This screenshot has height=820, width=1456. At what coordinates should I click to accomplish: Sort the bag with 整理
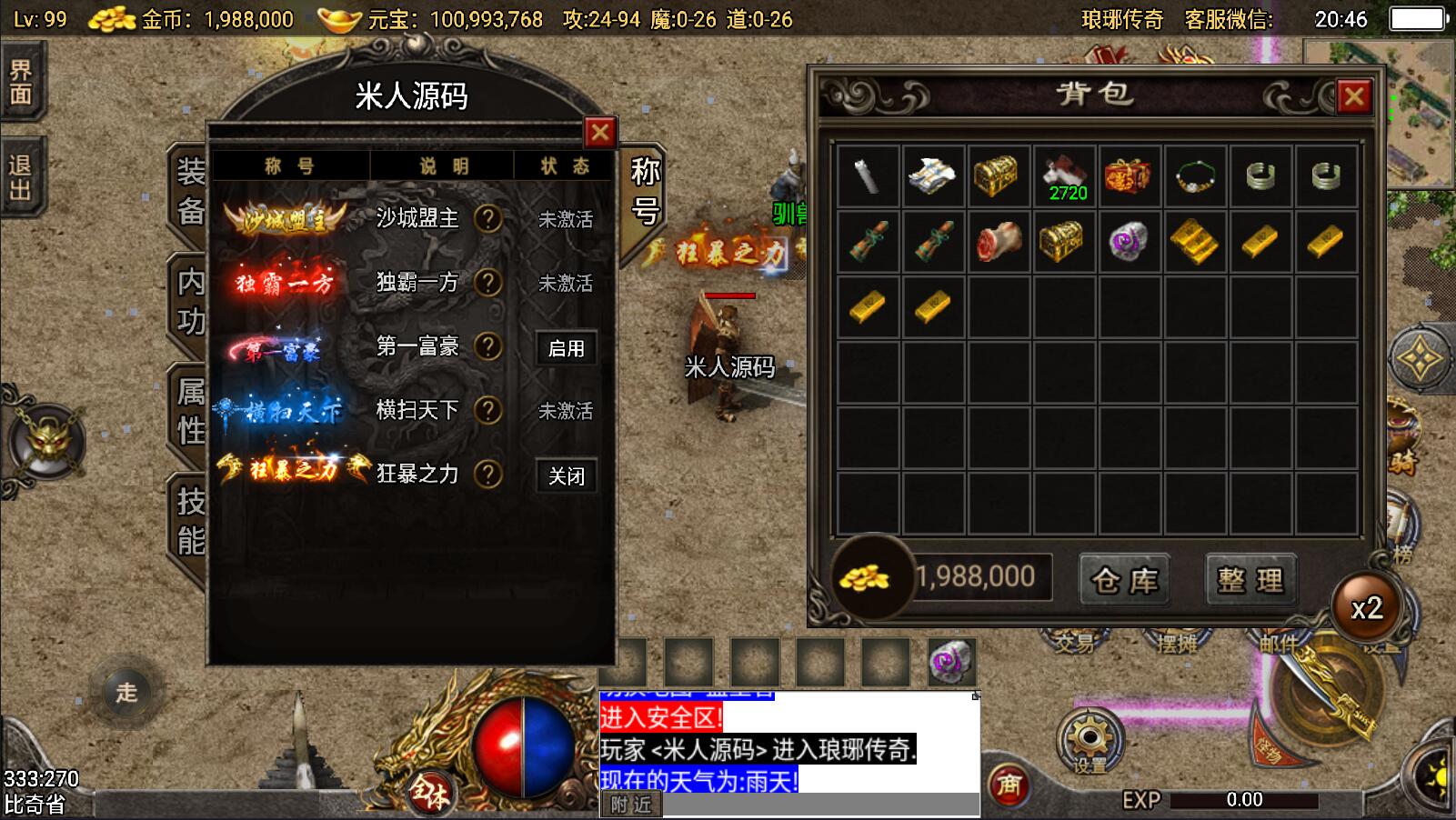1251,579
